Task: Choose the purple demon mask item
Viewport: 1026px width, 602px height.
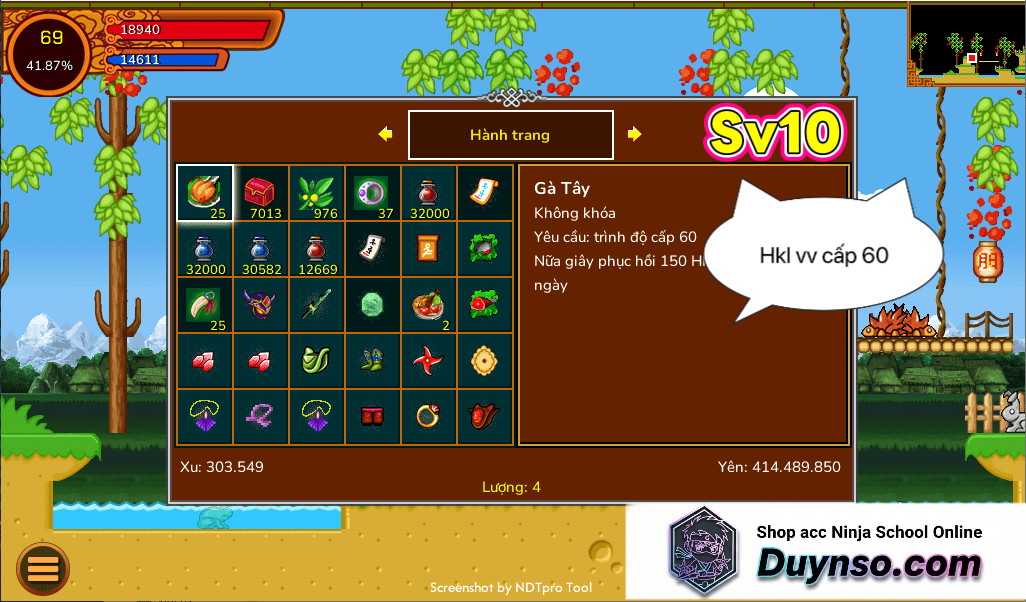Action: 261,305
